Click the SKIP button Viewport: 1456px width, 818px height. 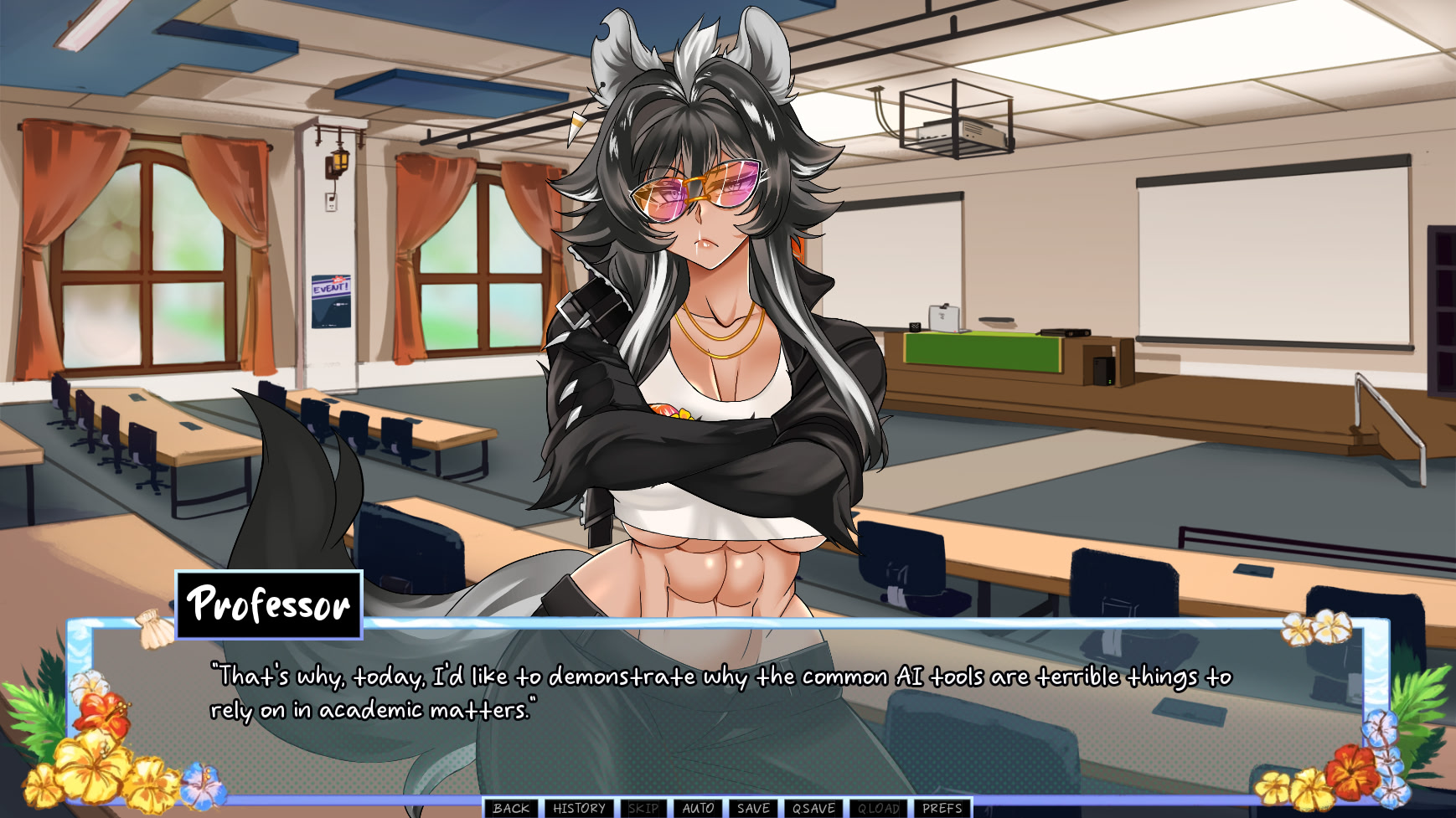[643, 808]
